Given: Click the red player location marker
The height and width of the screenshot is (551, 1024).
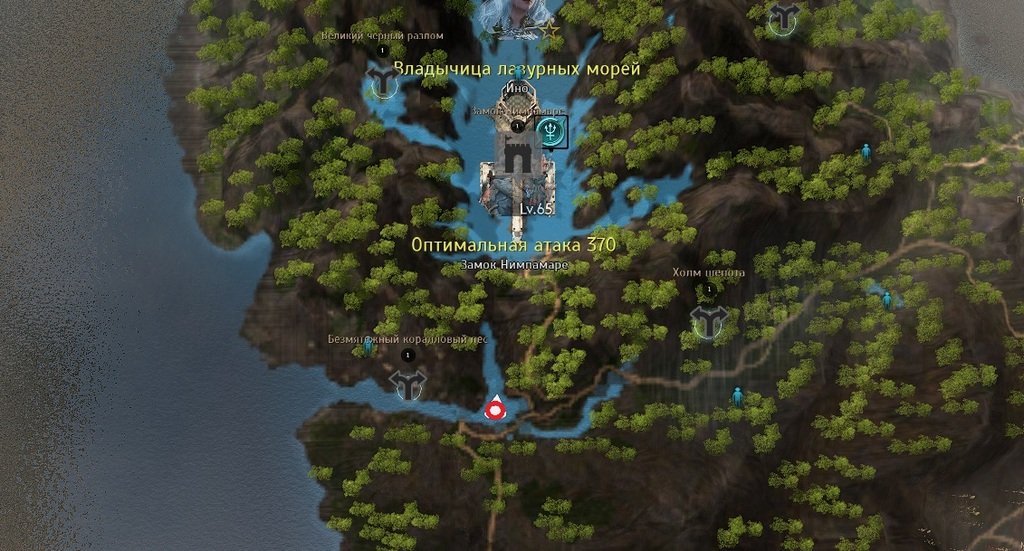Looking at the screenshot, I should pos(494,407).
